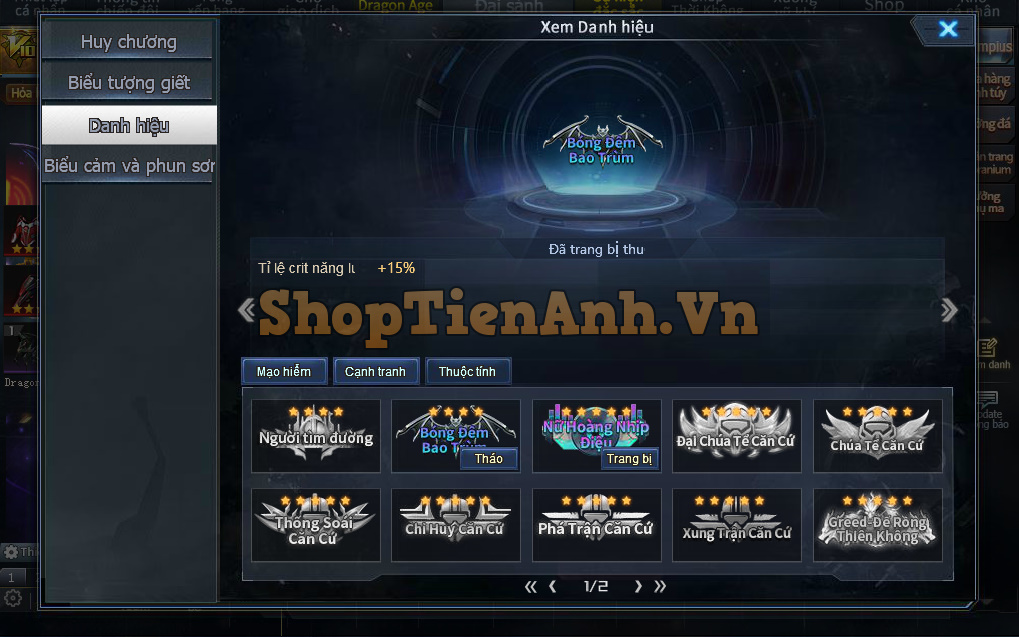Jump to the last title page
This screenshot has height=637, width=1019.
[660, 587]
